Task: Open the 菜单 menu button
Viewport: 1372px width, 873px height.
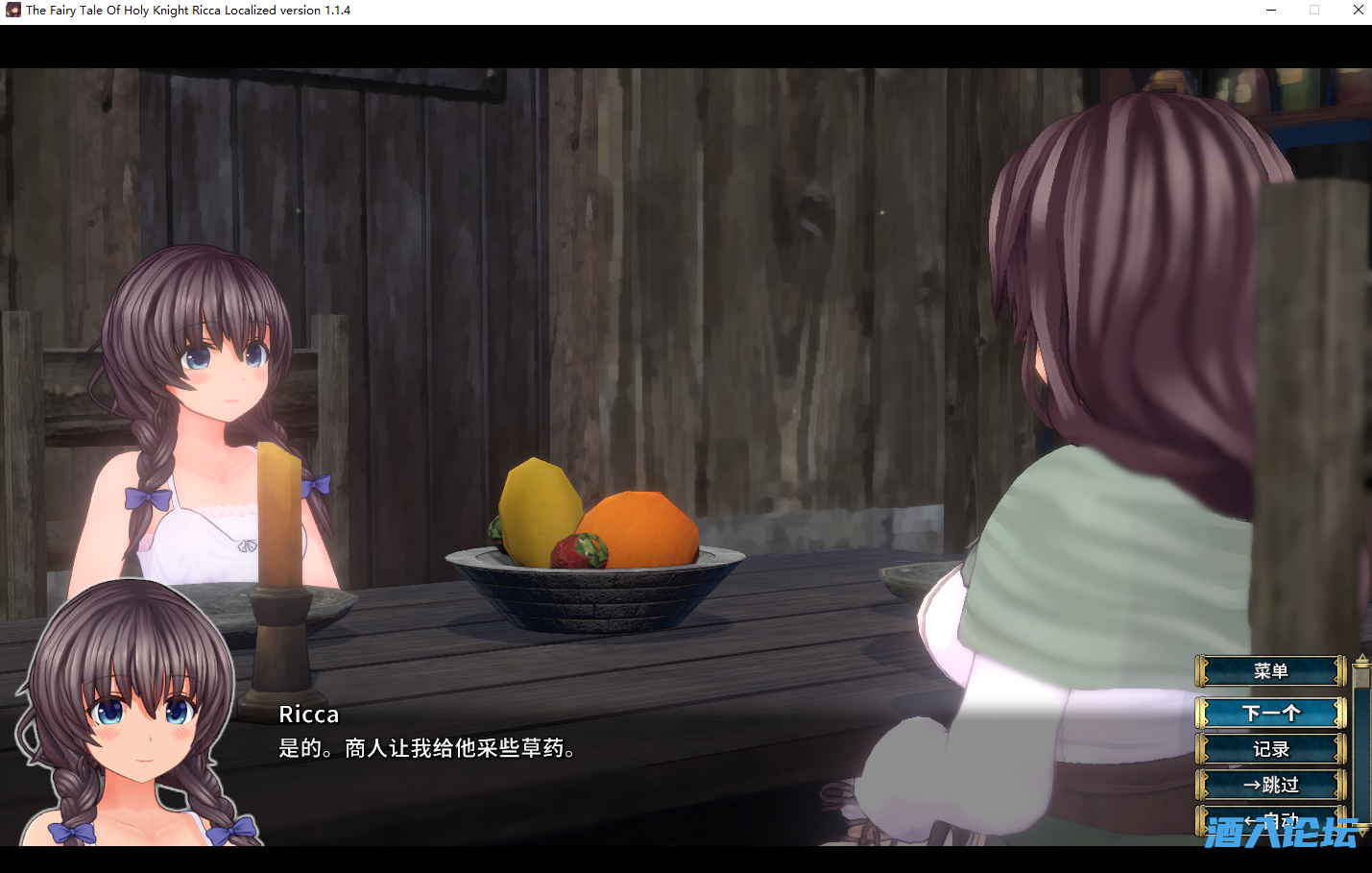Action: (x=1270, y=671)
